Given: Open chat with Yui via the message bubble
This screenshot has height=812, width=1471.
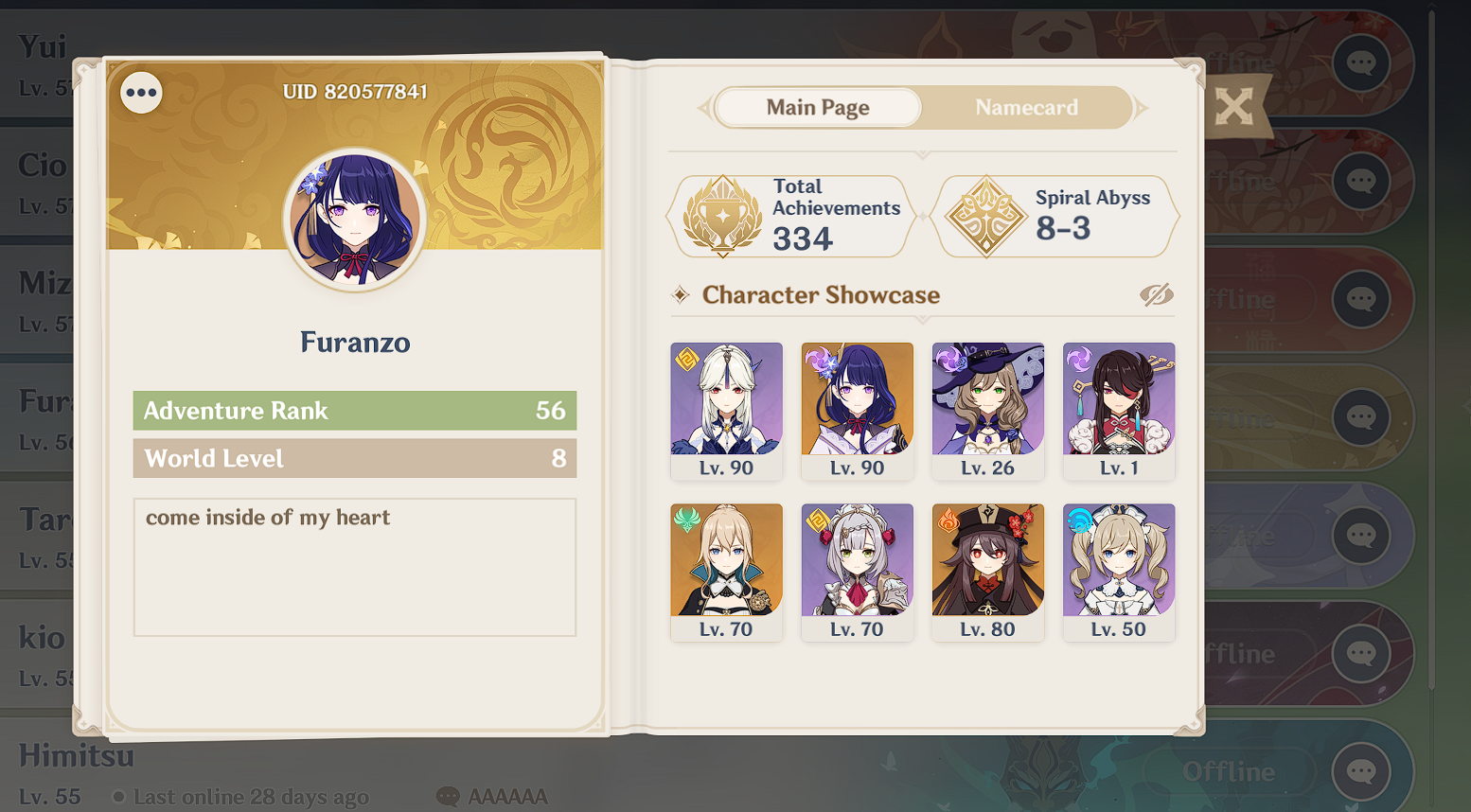Looking at the screenshot, I should [1360, 63].
